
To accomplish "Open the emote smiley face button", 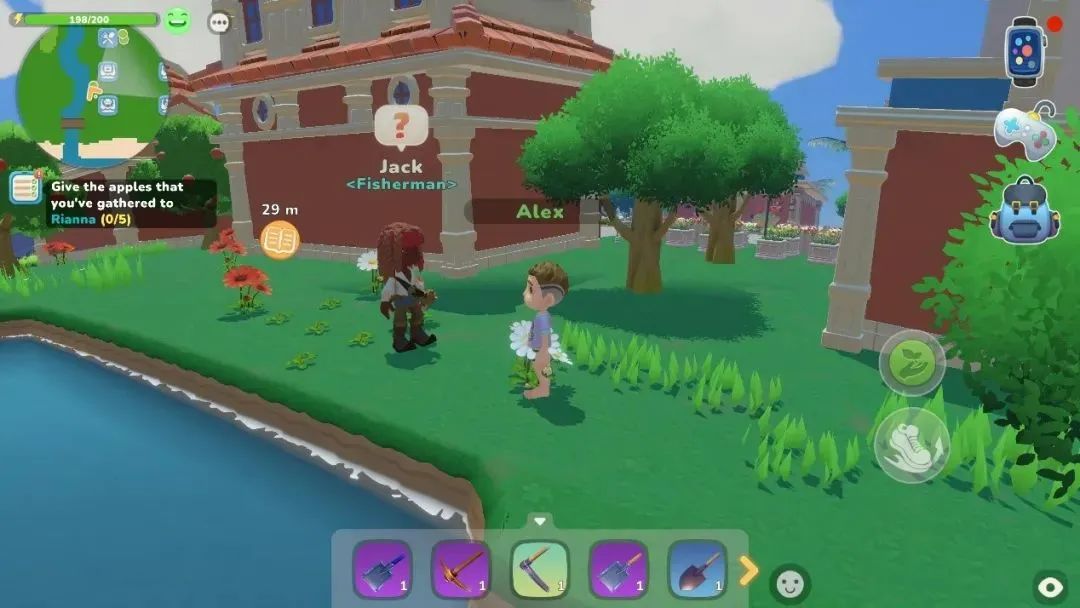I will coord(790,584).
